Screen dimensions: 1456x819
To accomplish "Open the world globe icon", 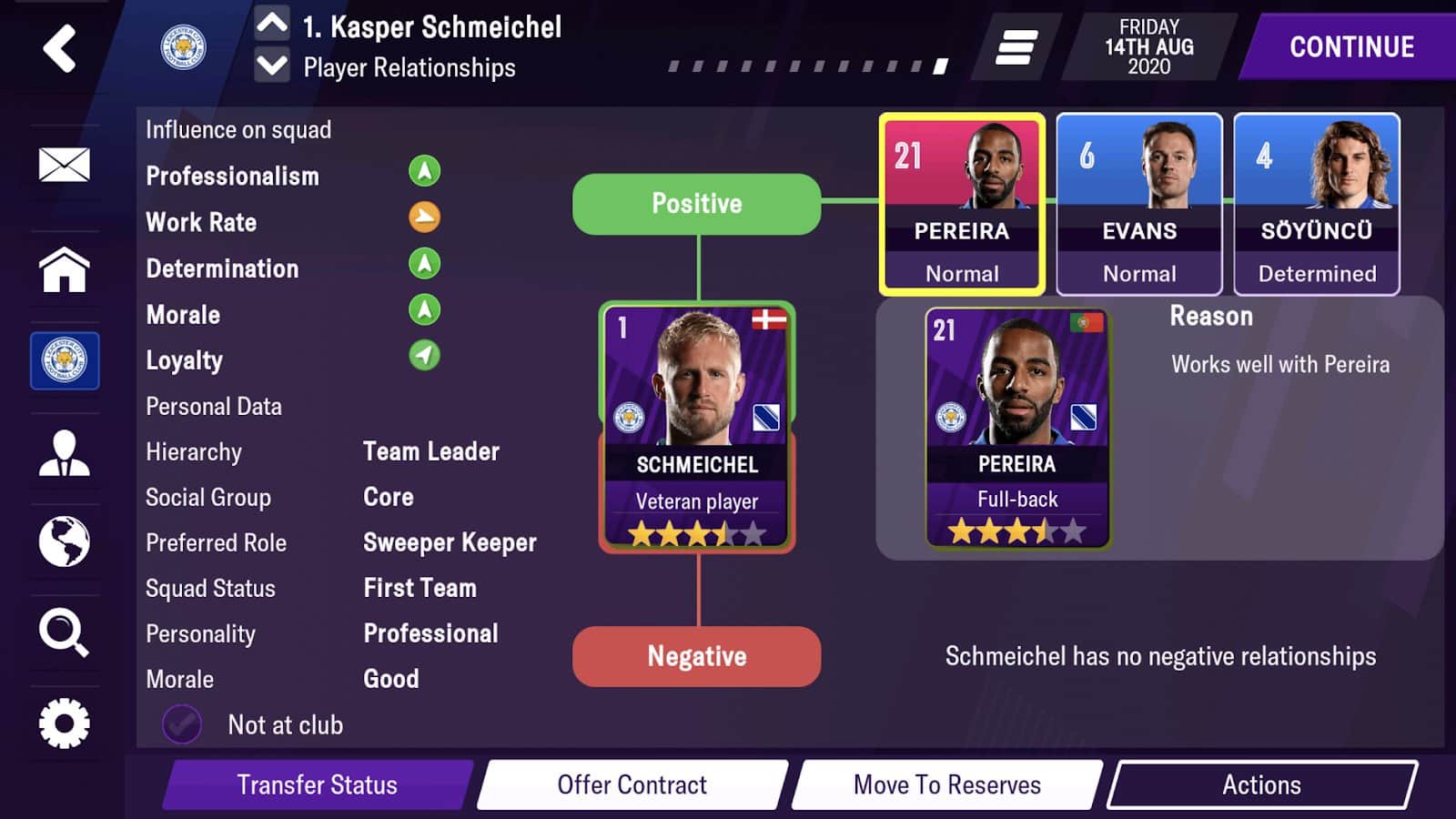I will point(64,541).
